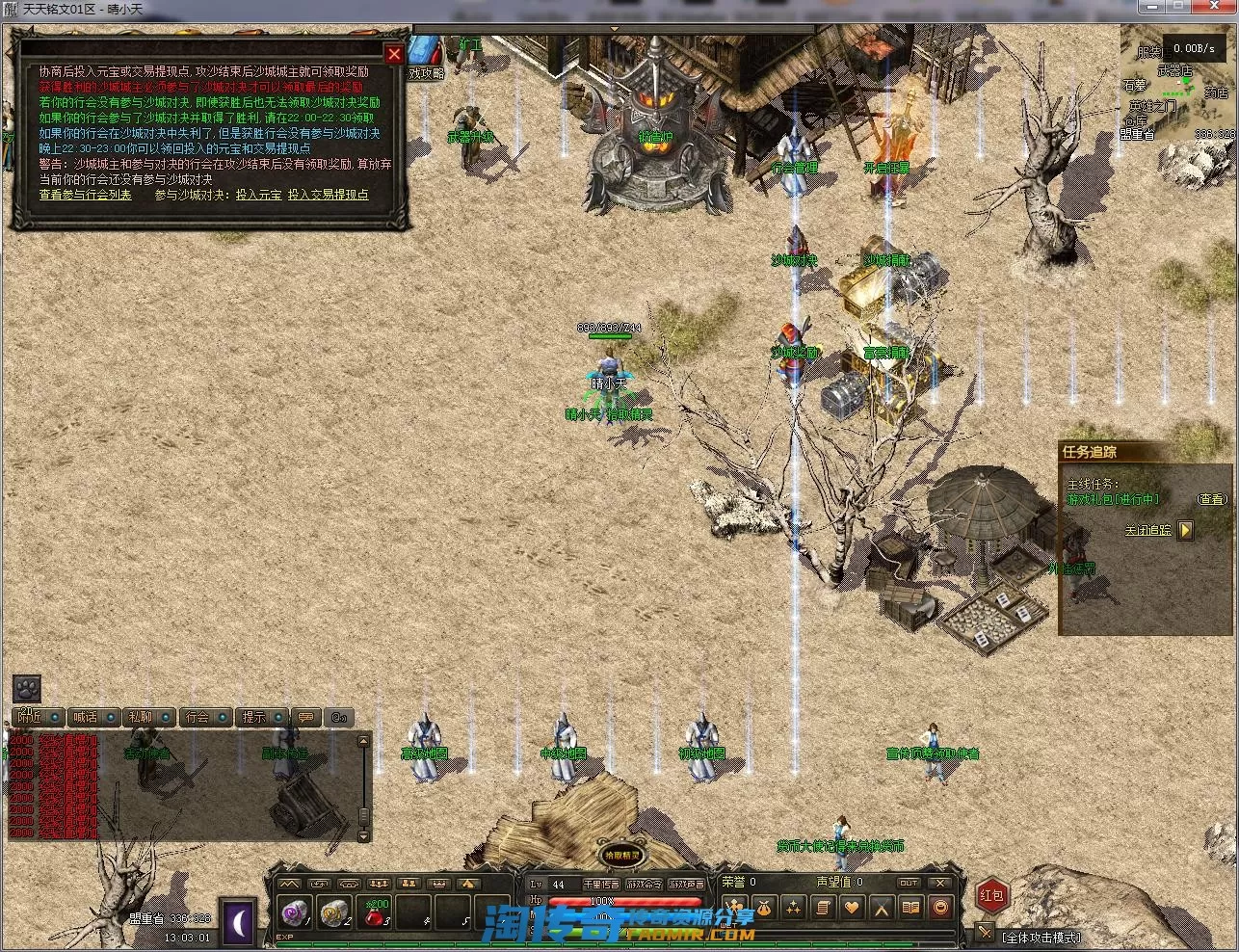Use the purple scroll in hotbar slot 1

pos(293,912)
